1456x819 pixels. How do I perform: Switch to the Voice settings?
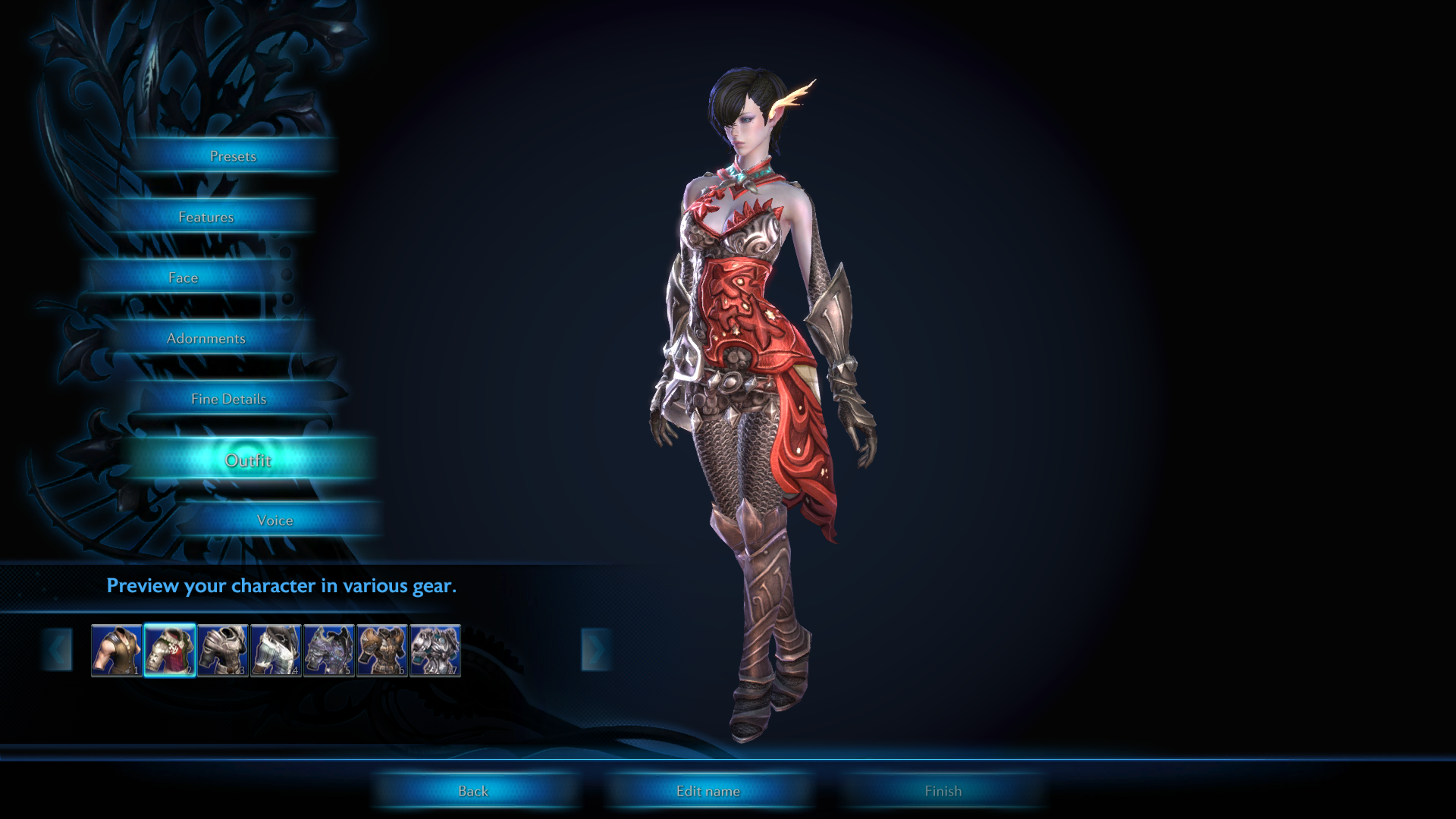[275, 520]
